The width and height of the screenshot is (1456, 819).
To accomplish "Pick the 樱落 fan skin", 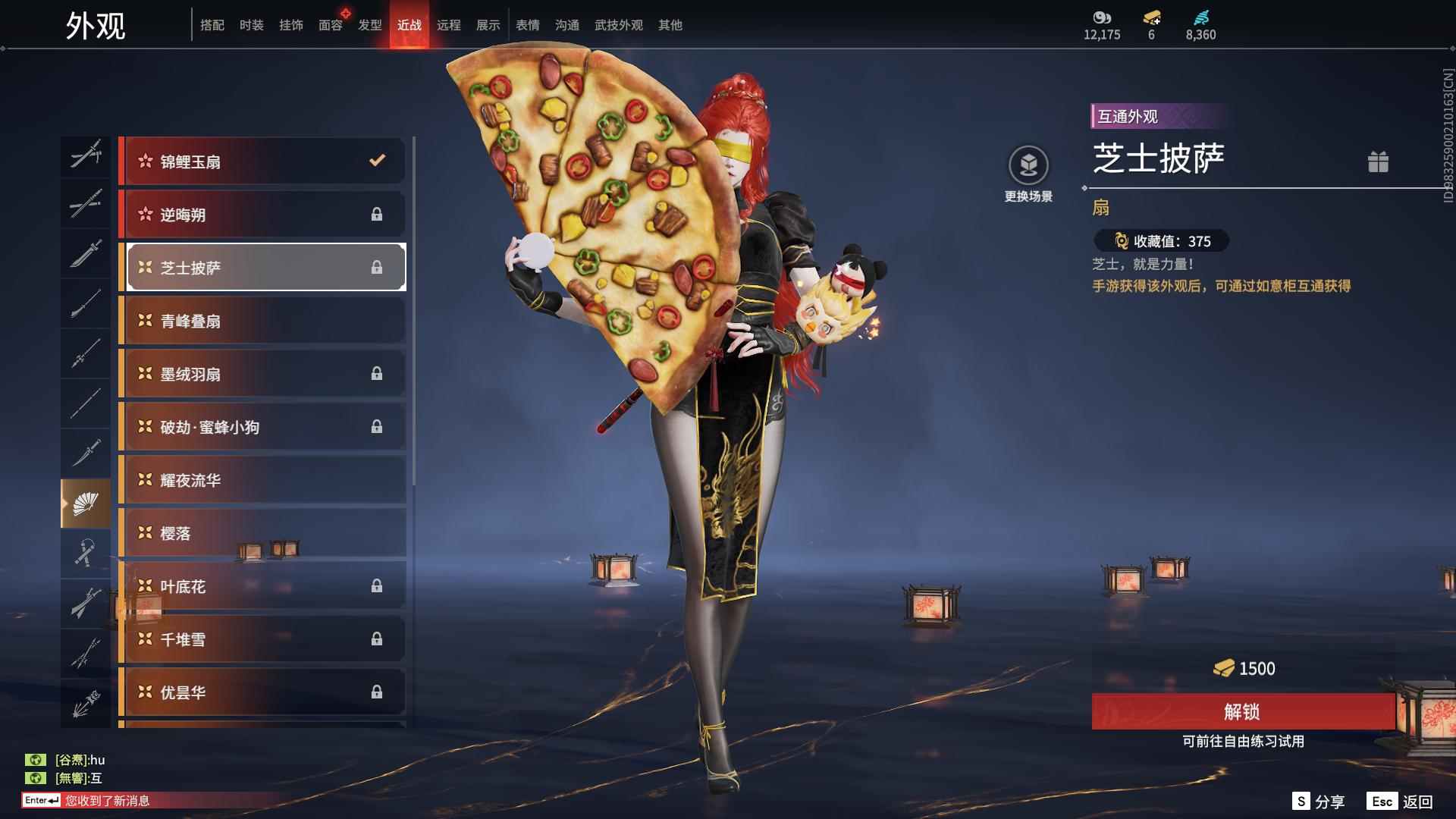I will [x=262, y=533].
